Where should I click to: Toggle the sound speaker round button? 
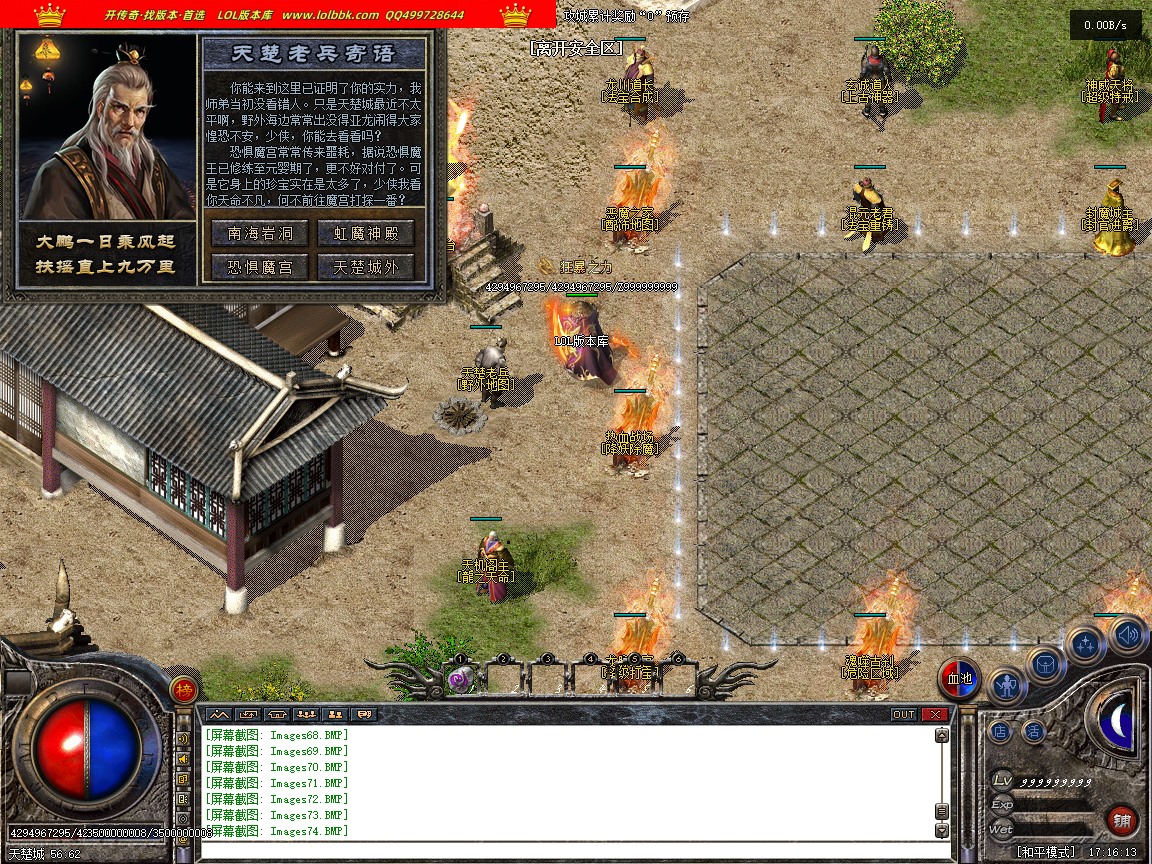point(1127,633)
